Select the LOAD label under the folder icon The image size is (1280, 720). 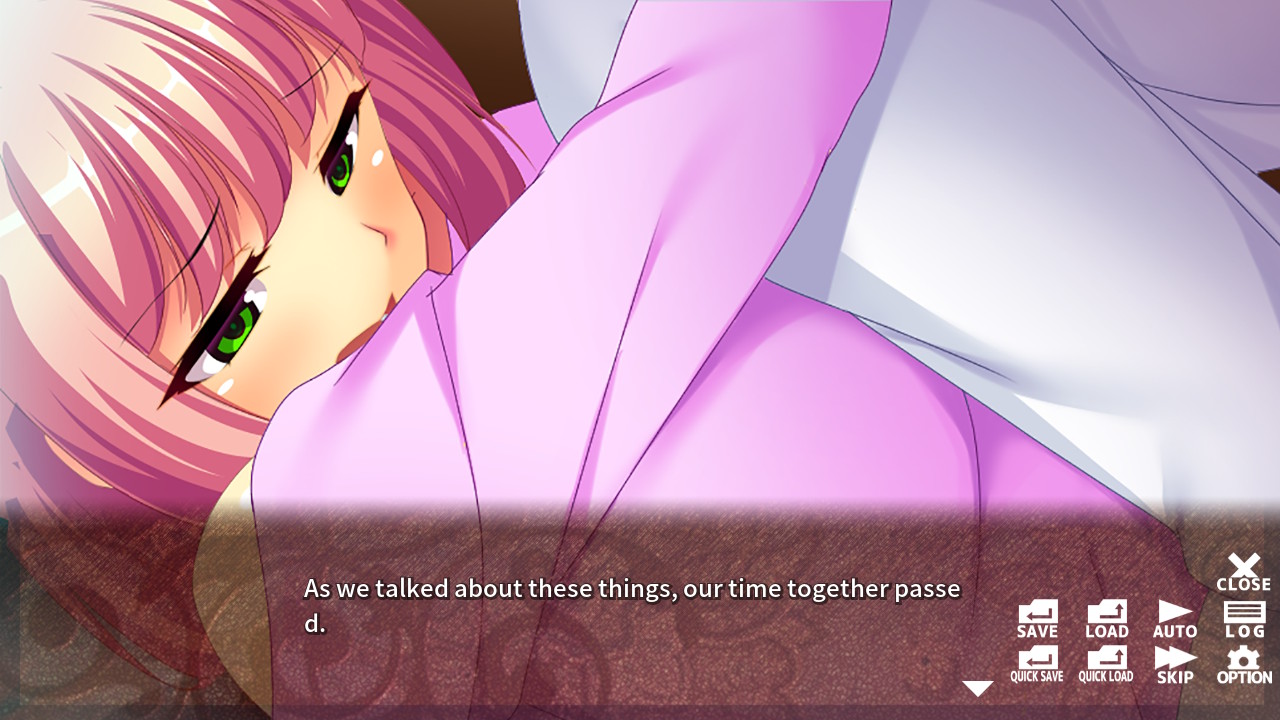tap(1106, 631)
